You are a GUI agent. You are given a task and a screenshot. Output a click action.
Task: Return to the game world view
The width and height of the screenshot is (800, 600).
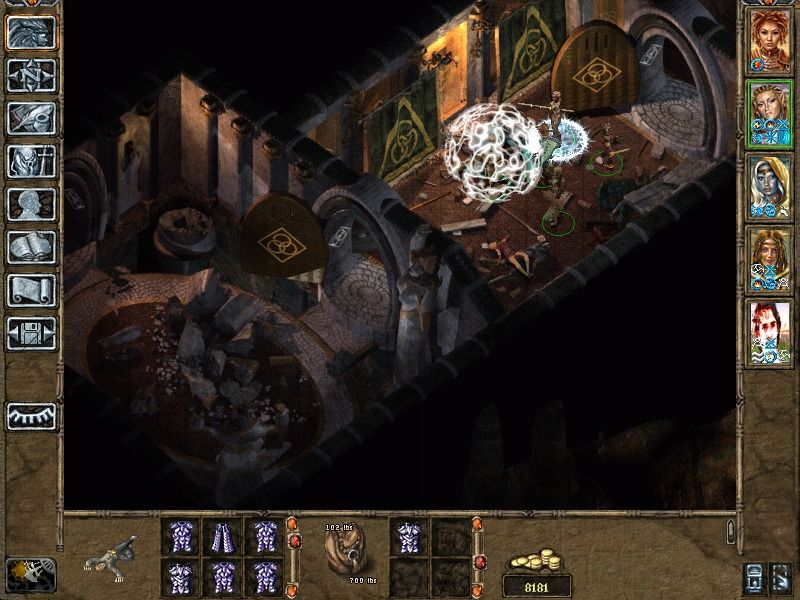pos(30,33)
